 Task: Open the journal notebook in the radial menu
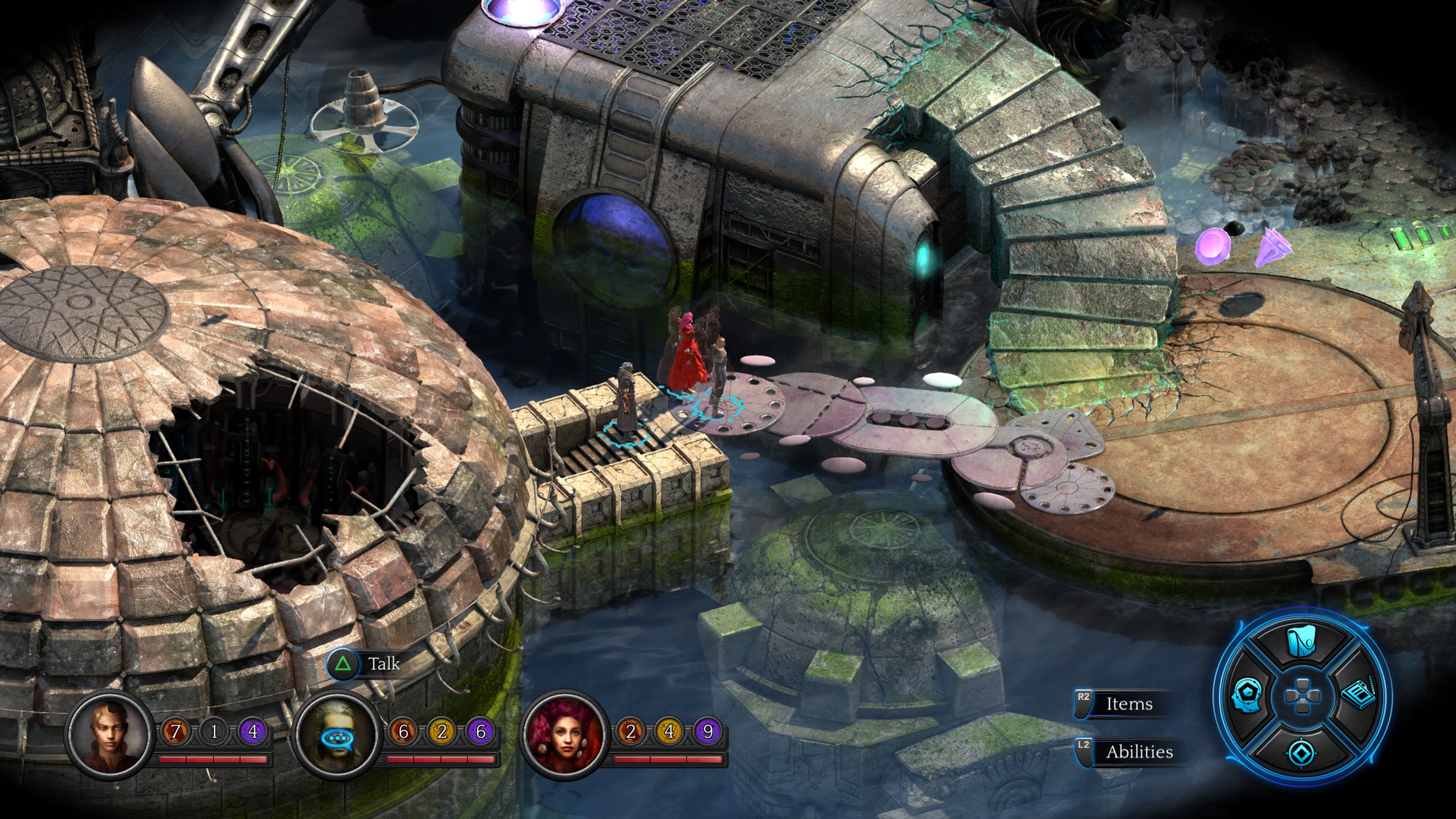point(1358,695)
